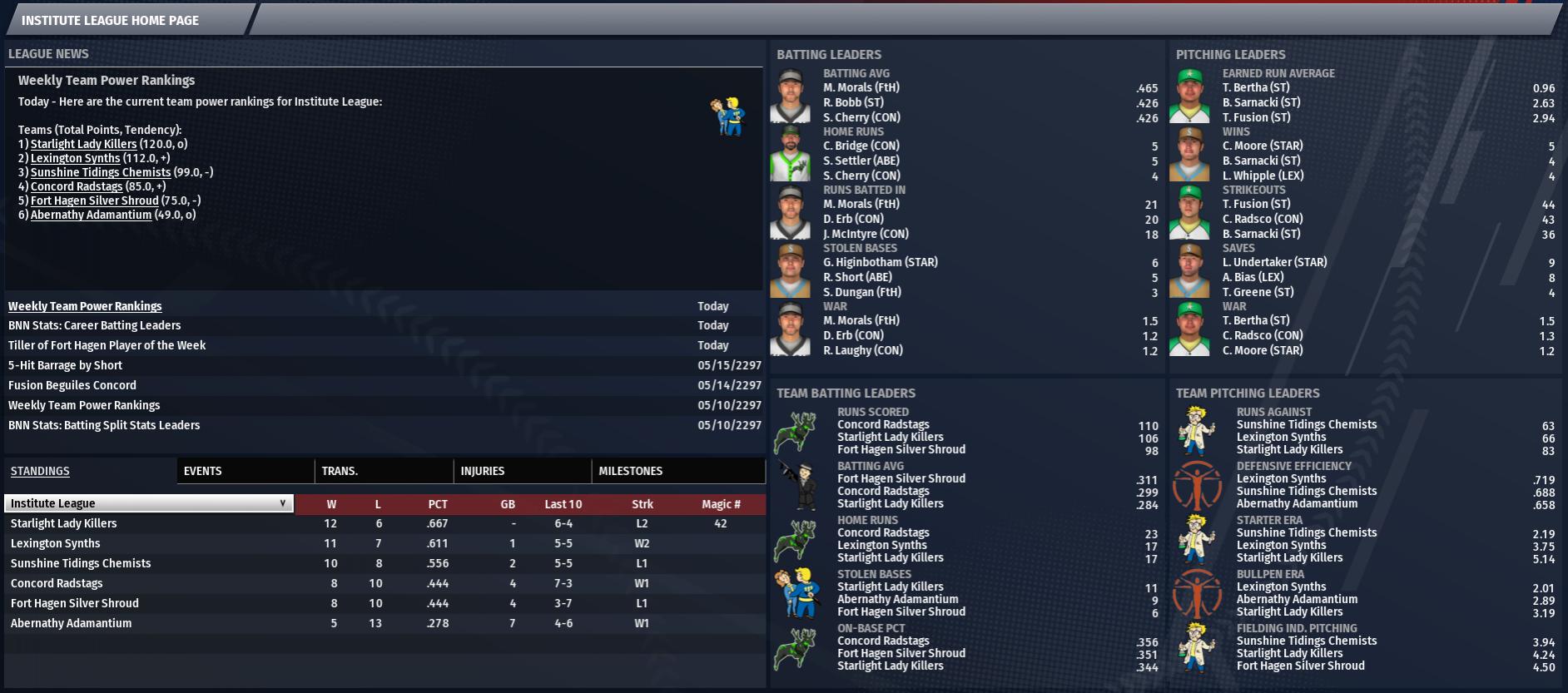
Task: Read BNN Stats: Career Batting Leaders article
Action: pyautogui.click(x=94, y=325)
